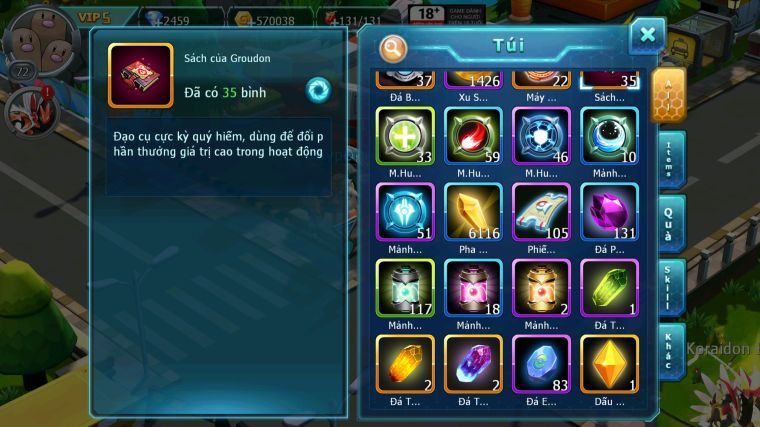Image resolution: width=760 pixels, height=427 pixels.
Task: Select the blue eye orb with 10
Action: tap(609, 135)
